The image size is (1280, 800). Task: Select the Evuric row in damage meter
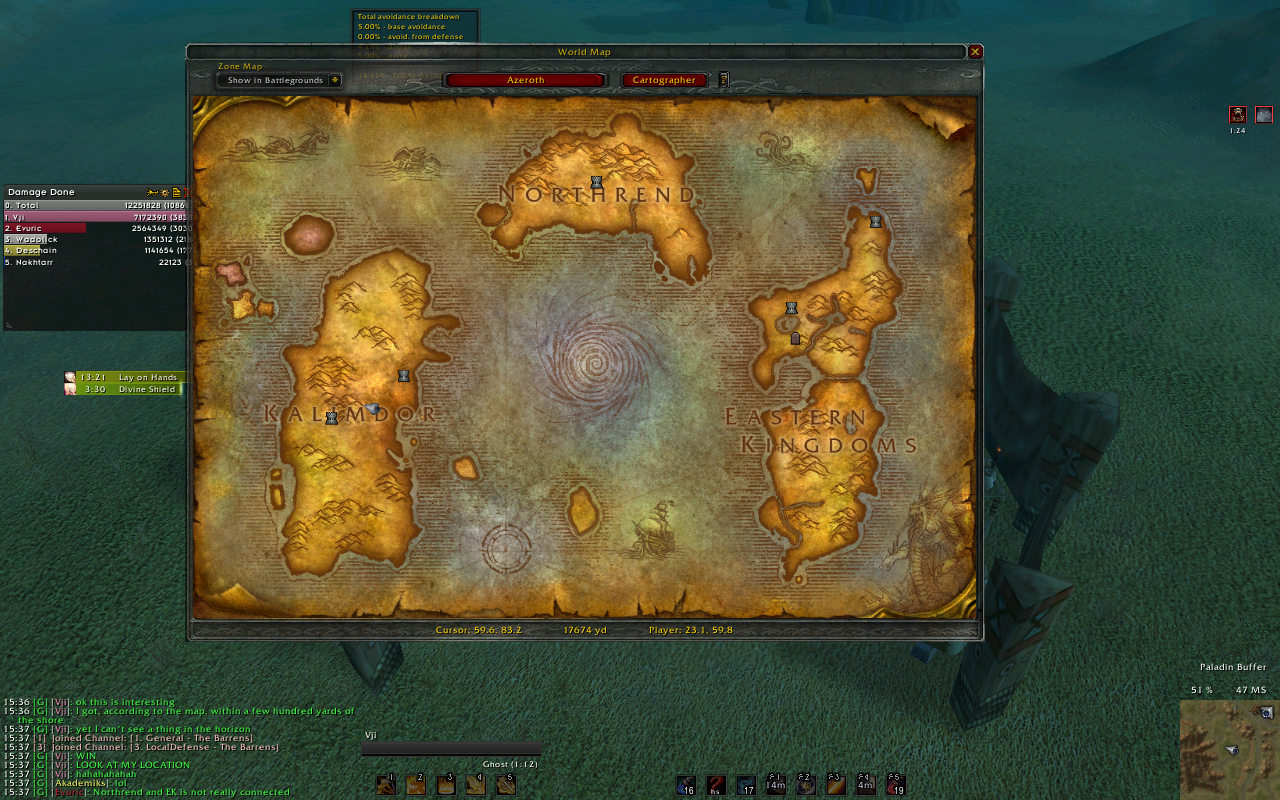95,228
